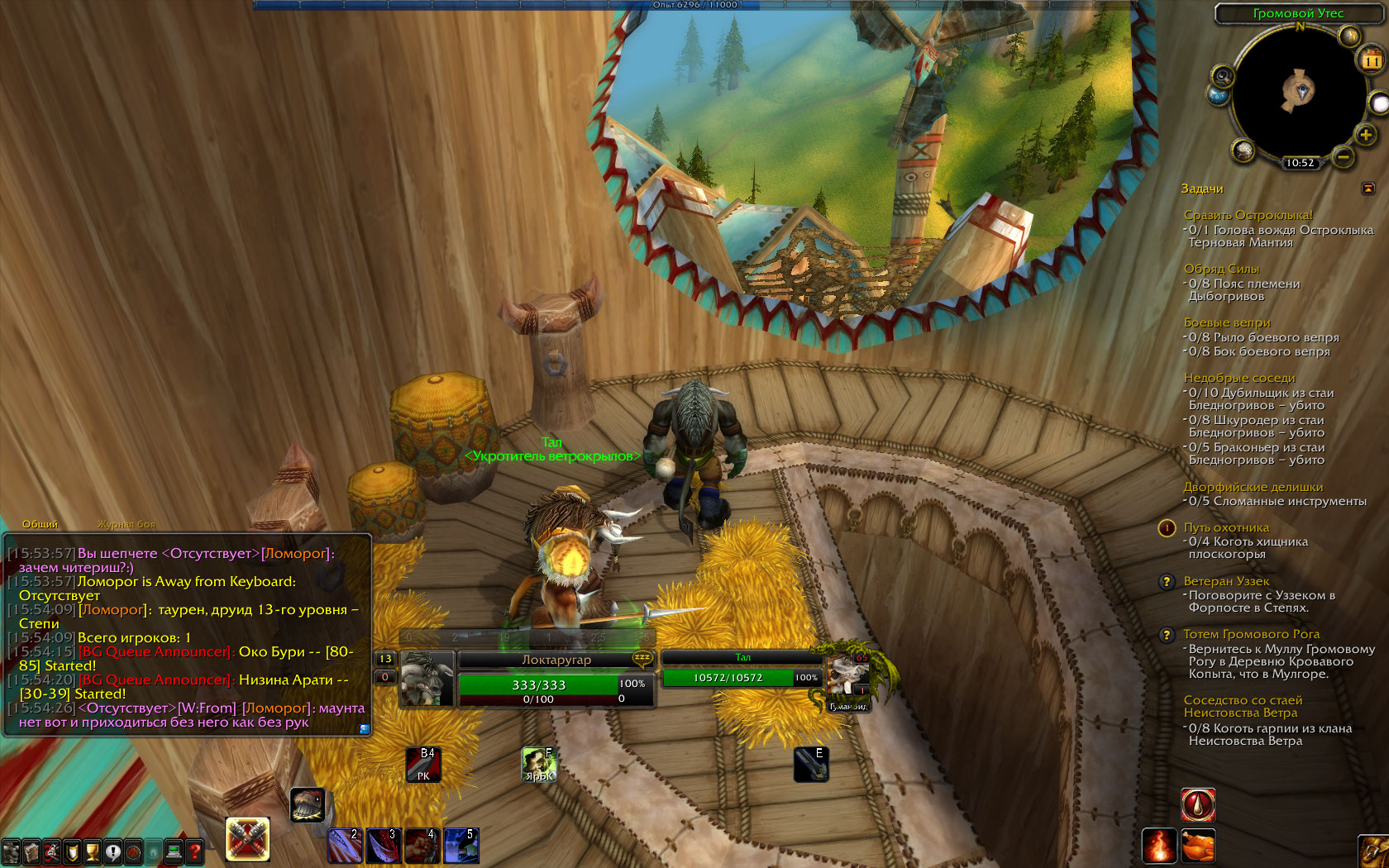Screen dimensions: 1389x868
Task: Select the Локтаругар player portrait
Action: (x=427, y=680)
